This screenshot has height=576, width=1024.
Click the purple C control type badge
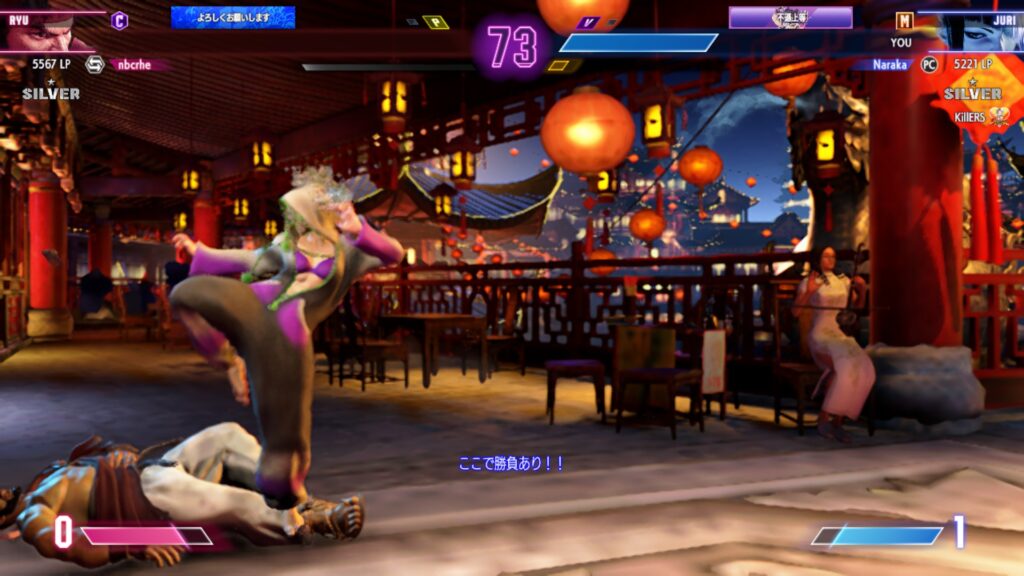click(x=120, y=20)
